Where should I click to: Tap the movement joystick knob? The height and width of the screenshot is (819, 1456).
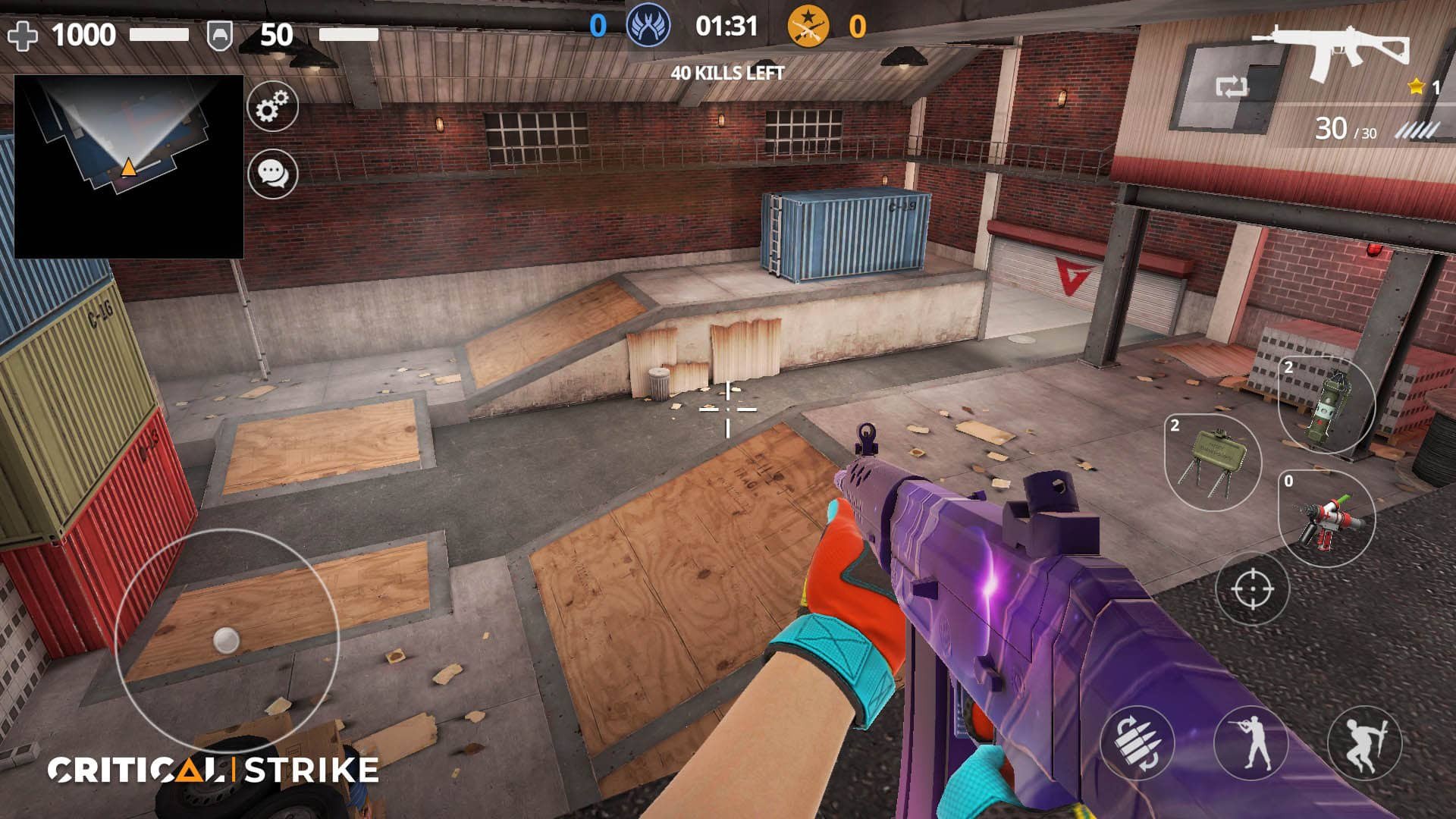[226, 641]
